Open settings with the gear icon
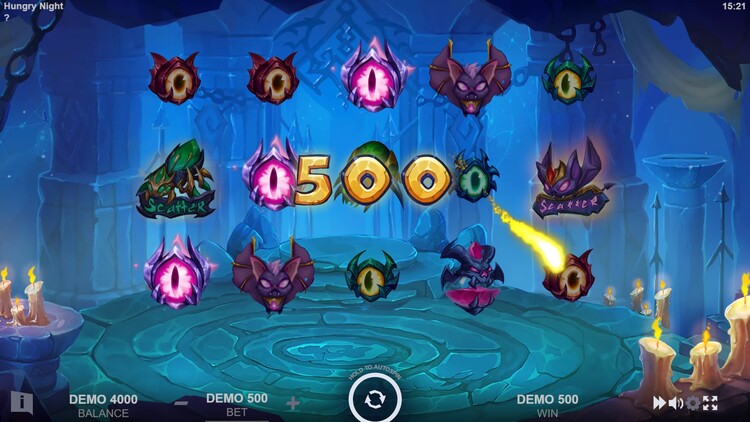Viewport: 750px width, 422px height. 693,403
